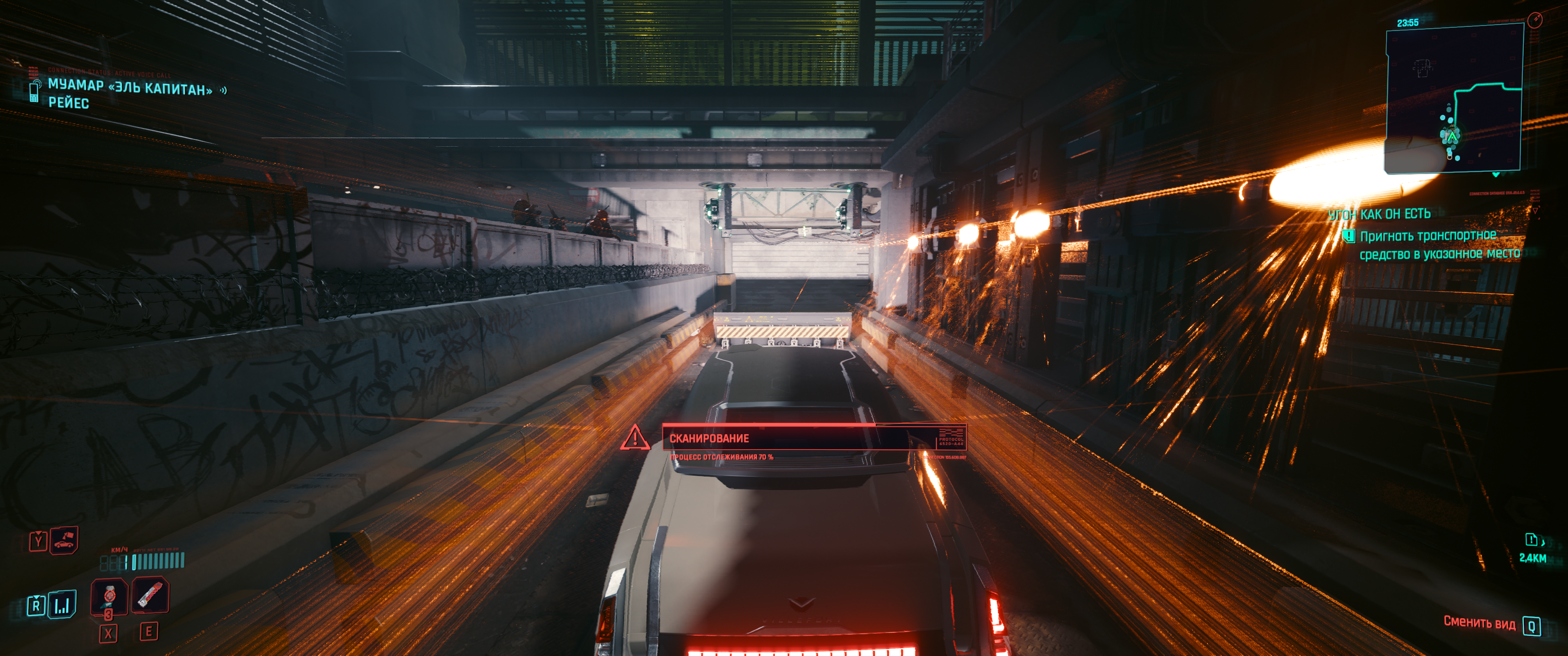Image resolution: width=1568 pixels, height=656 pixels.
Task: Click the player arrow on the minimap
Action: 1452,137
